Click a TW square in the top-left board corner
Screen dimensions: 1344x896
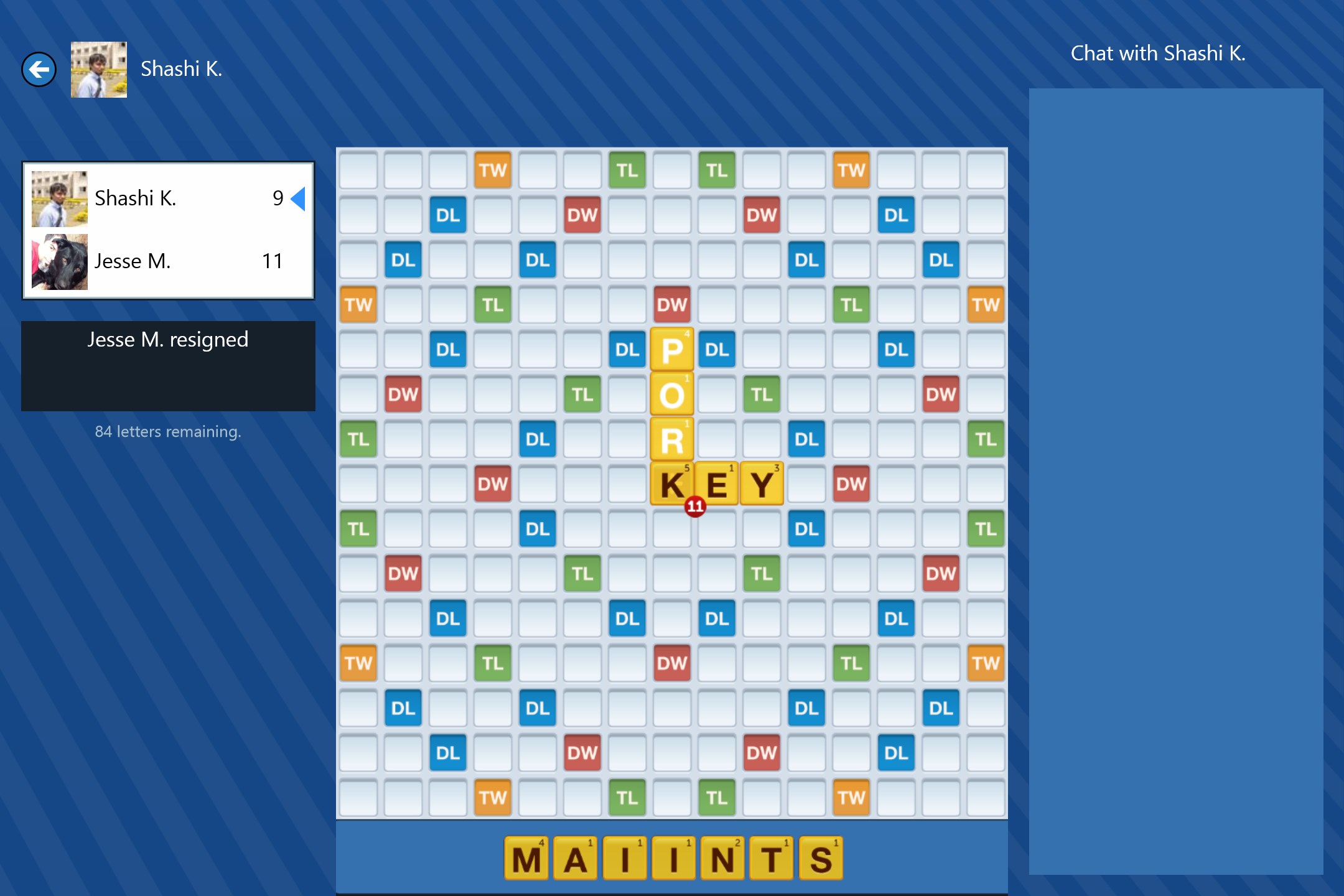tap(493, 170)
